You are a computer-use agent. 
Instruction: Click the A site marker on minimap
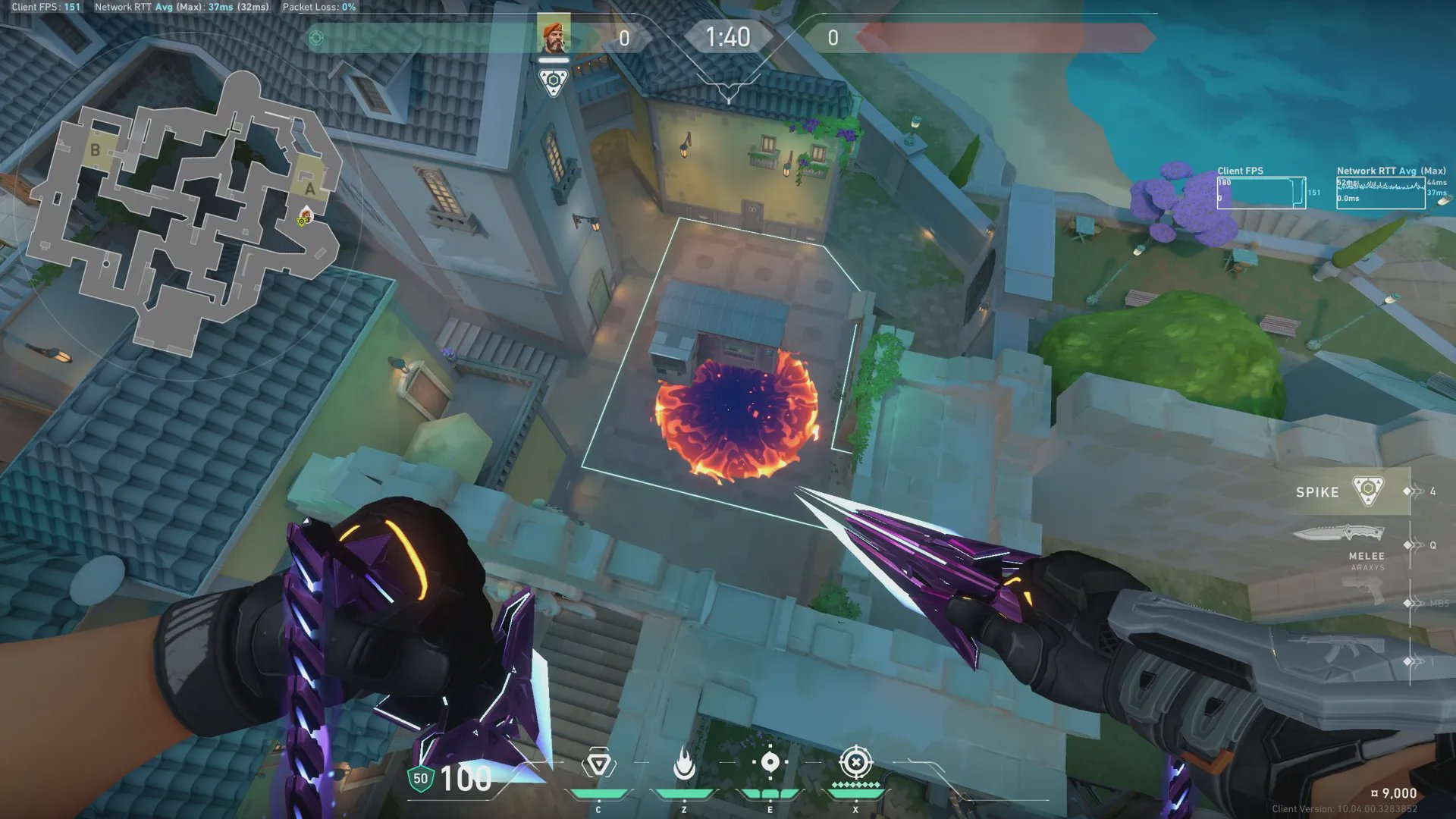(309, 187)
